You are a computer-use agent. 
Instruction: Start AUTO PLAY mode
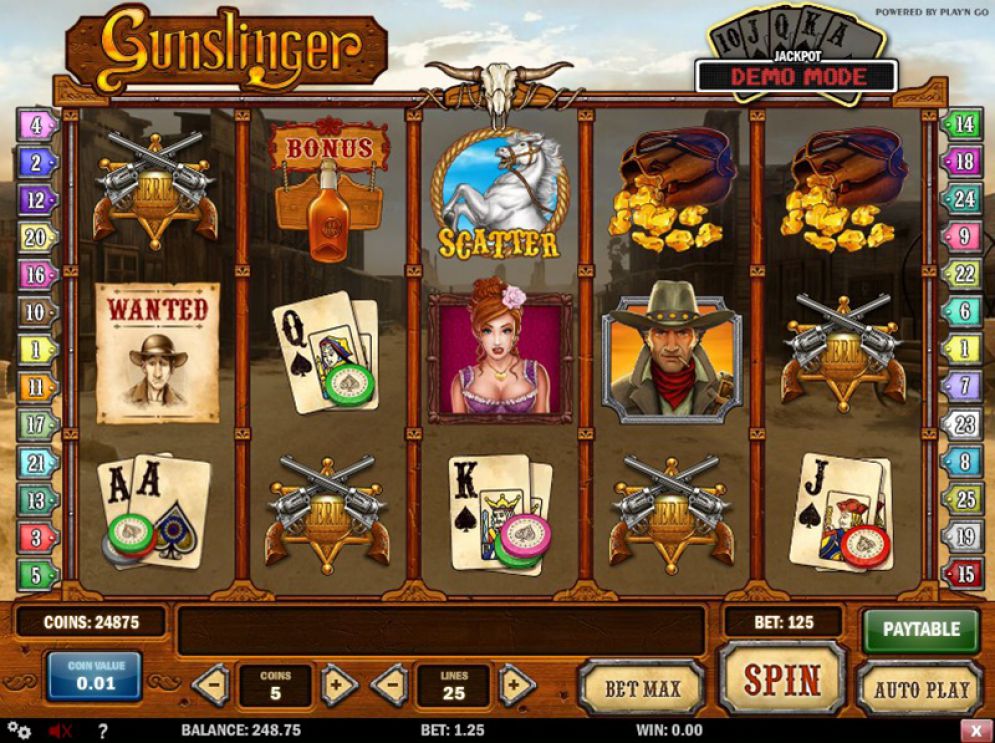(x=921, y=688)
